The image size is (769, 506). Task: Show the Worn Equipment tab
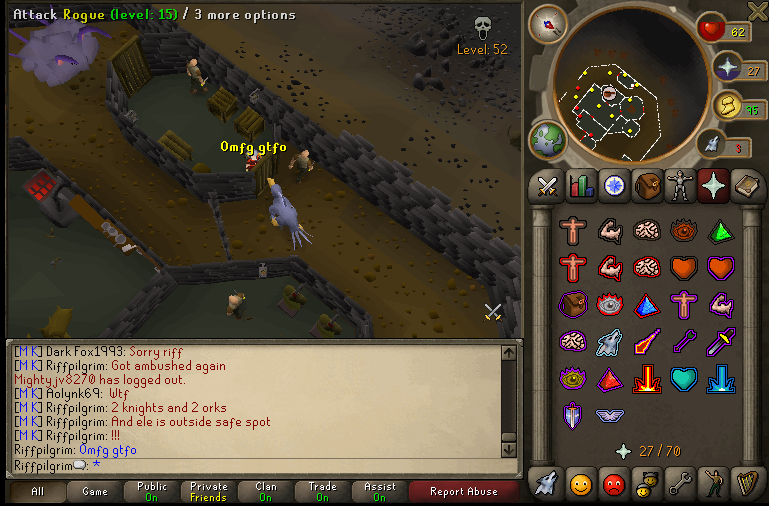[x=679, y=186]
